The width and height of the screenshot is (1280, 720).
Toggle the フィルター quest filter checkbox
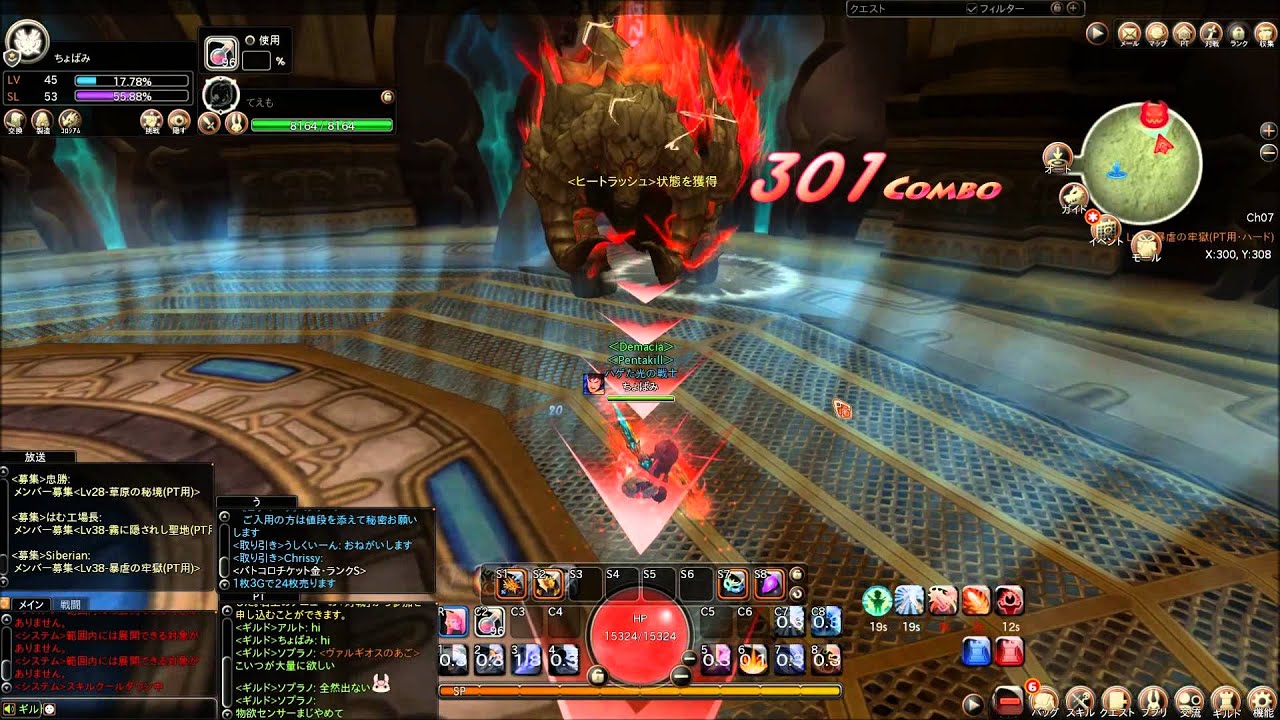pos(971,8)
